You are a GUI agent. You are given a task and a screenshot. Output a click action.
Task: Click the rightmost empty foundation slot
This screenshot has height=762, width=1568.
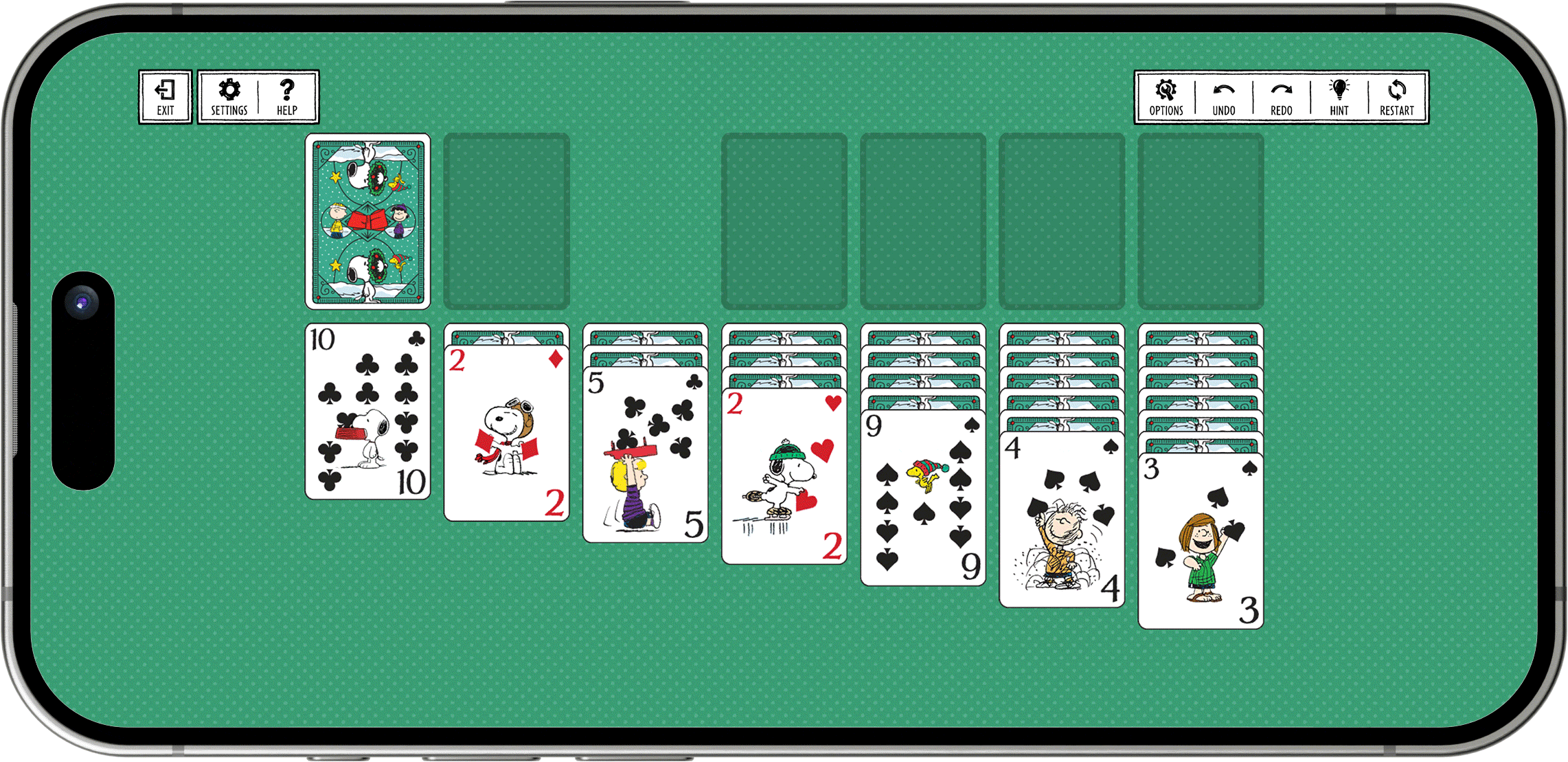1200,221
